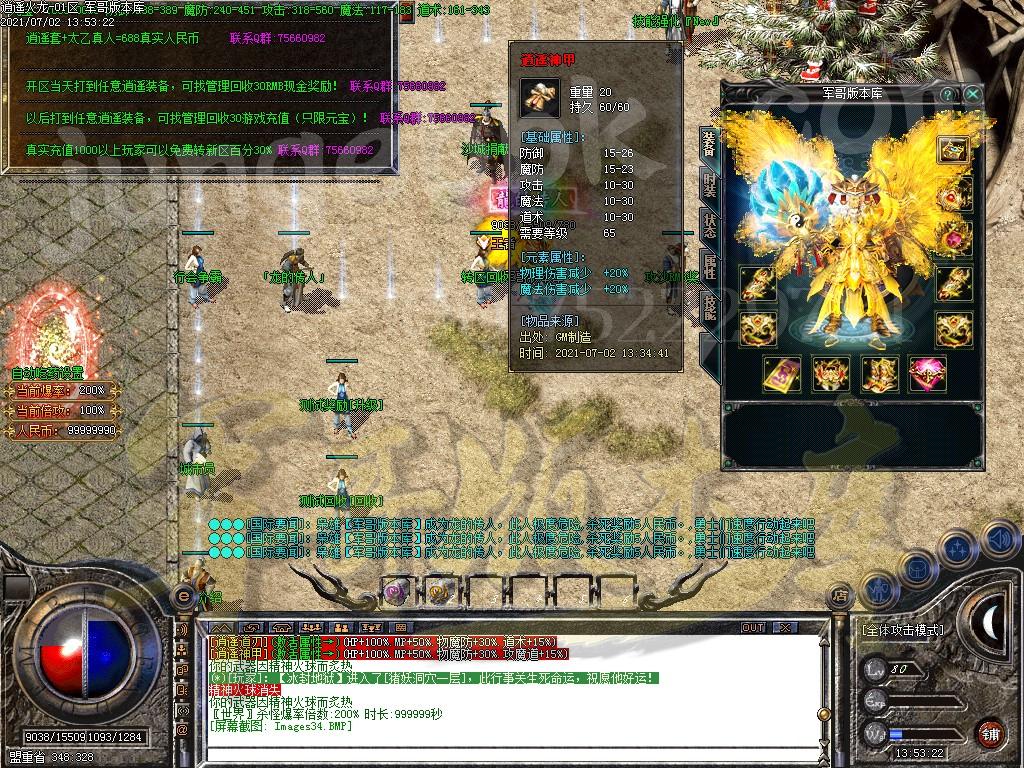Image resolution: width=1024 pixels, height=768 pixels.
Task: Select the purple card equipment slot
Action: (782, 374)
